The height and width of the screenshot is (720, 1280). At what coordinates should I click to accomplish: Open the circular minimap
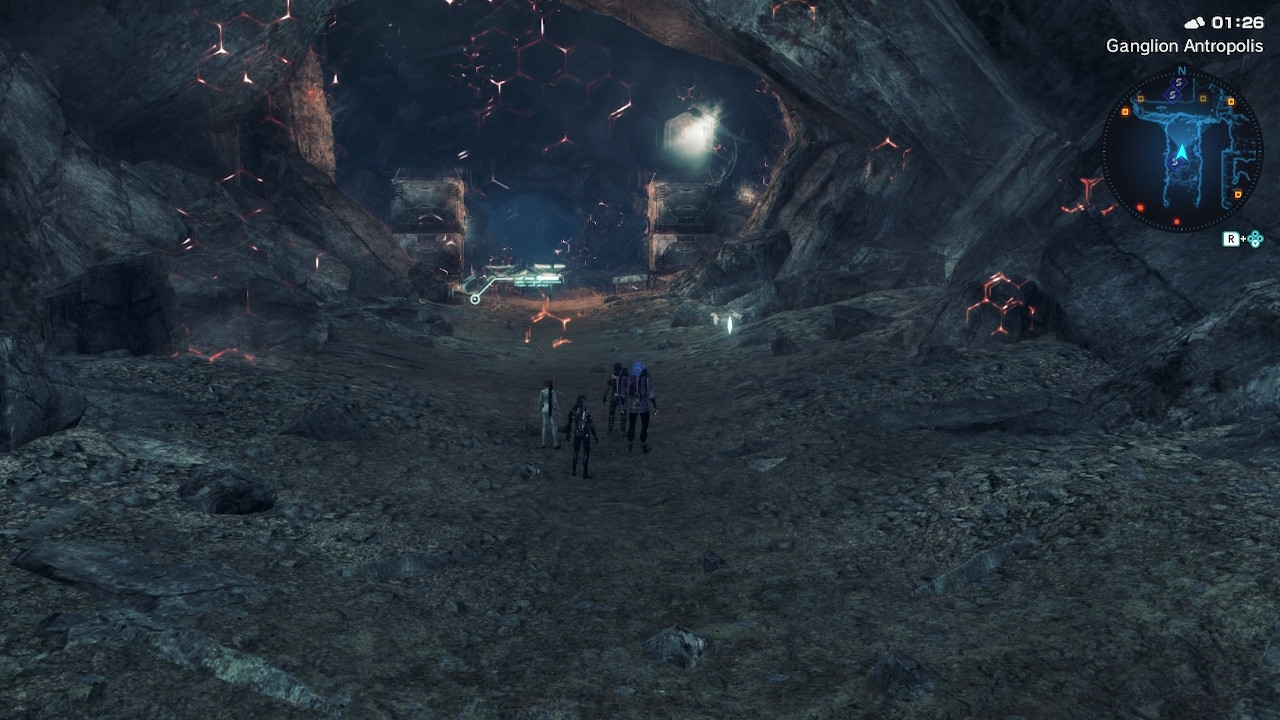[1181, 151]
